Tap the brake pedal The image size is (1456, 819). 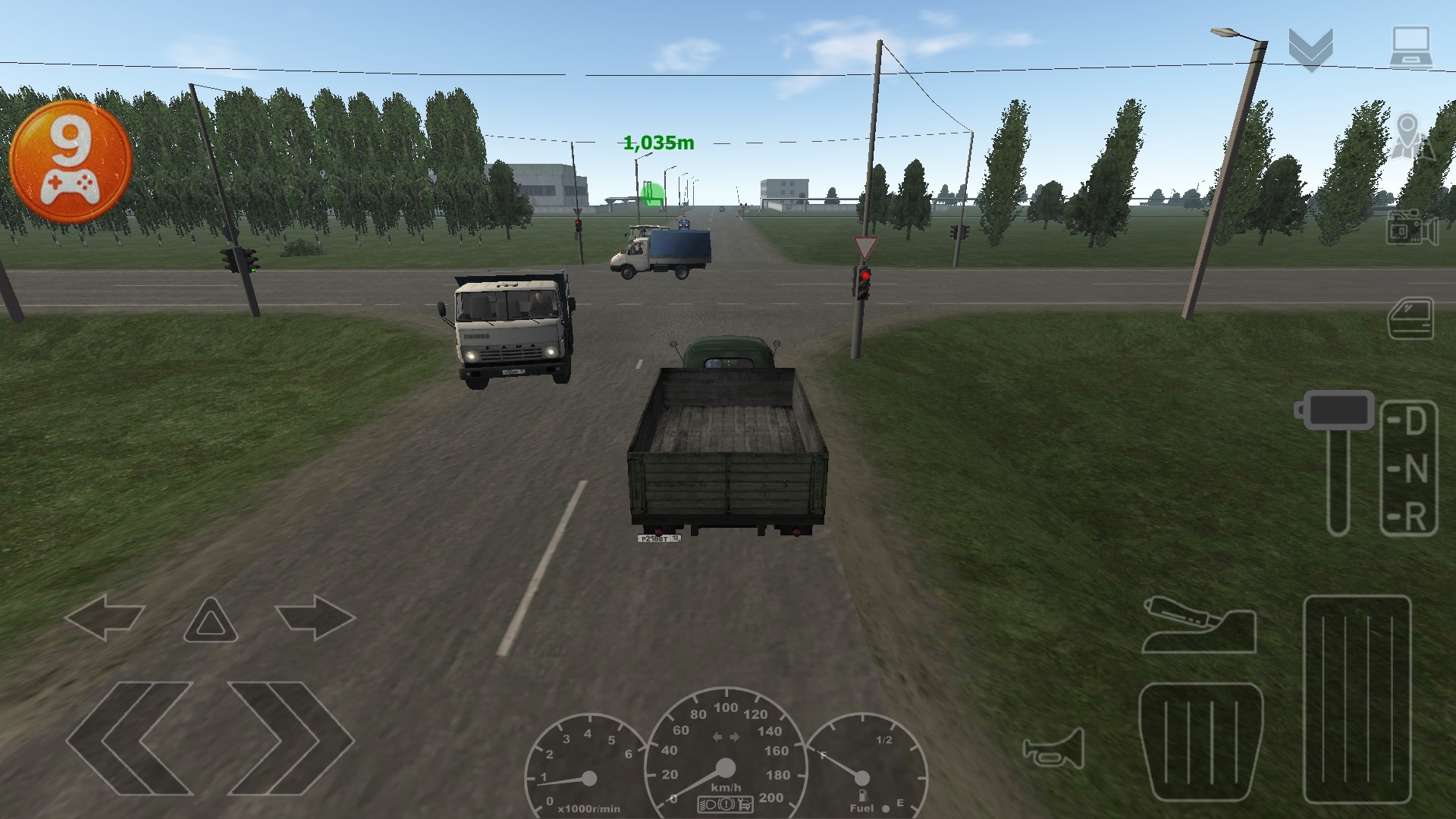click(1201, 742)
